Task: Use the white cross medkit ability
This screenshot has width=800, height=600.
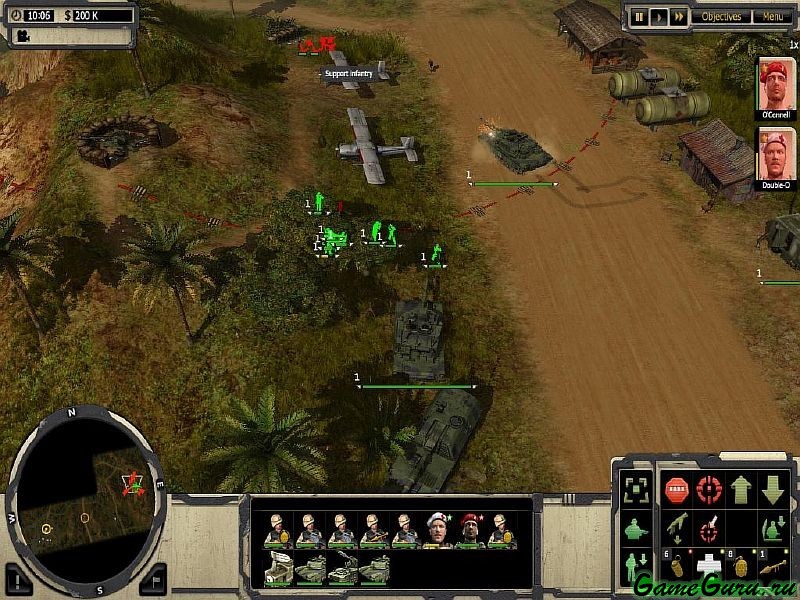Action: pos(709,566)
